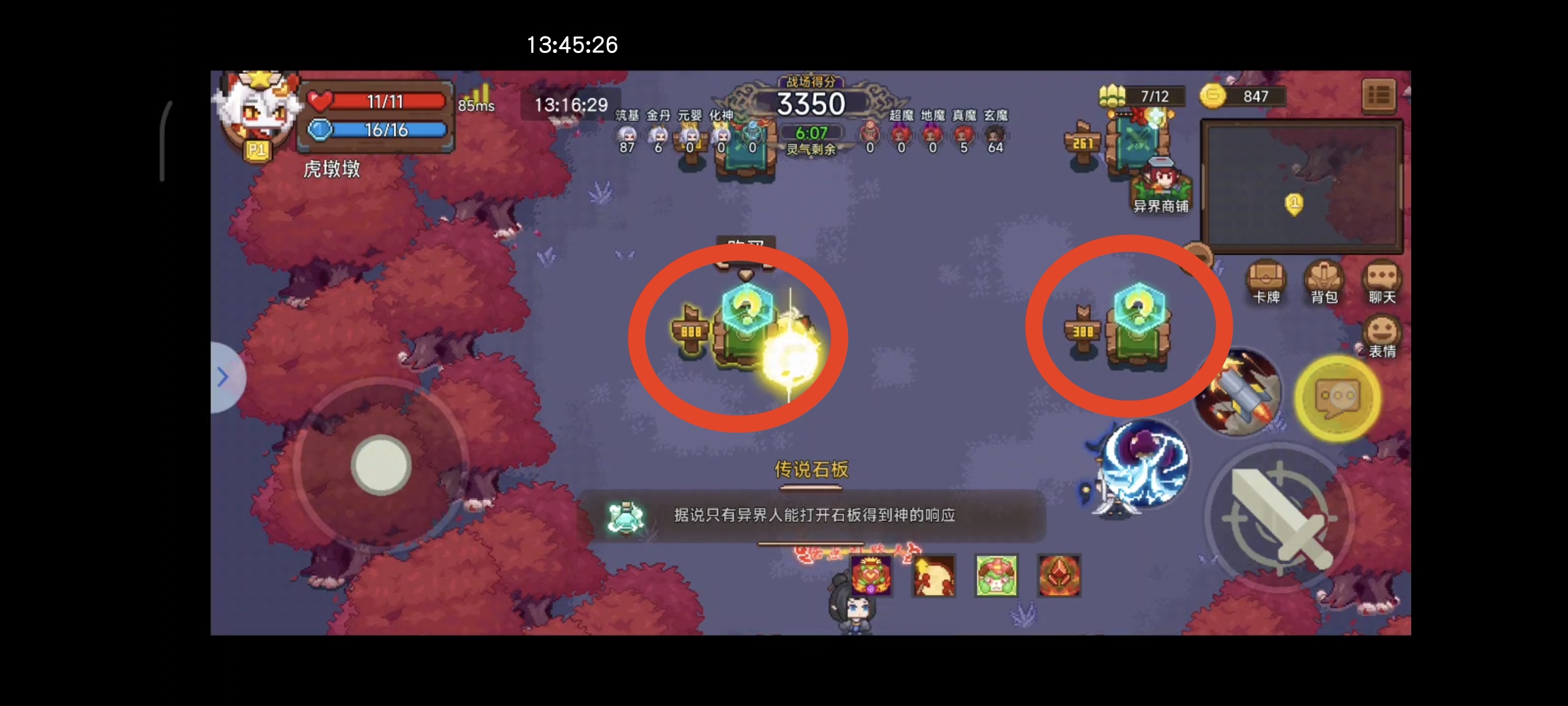Open the 表情 emote menu
1568x706 pixels.
tap(1381, 336)
